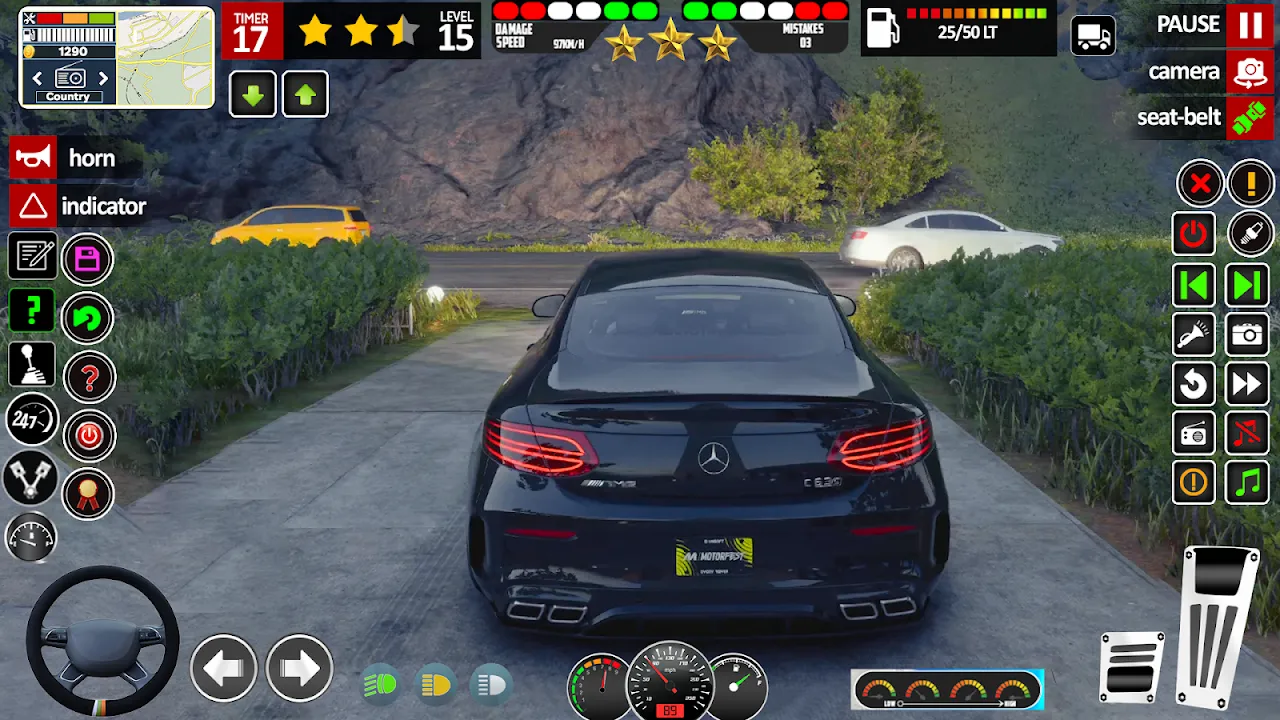
Task: Click the pink save disk icon
Action: 88,260
